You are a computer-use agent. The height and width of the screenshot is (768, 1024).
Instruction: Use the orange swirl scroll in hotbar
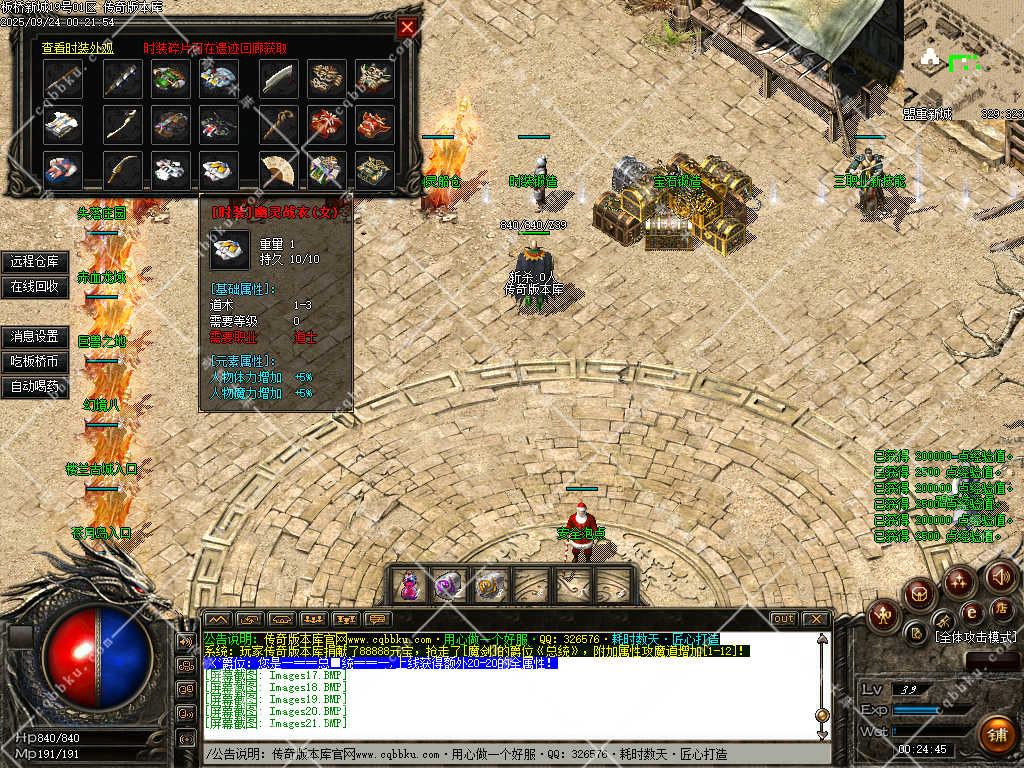[490, 585]
